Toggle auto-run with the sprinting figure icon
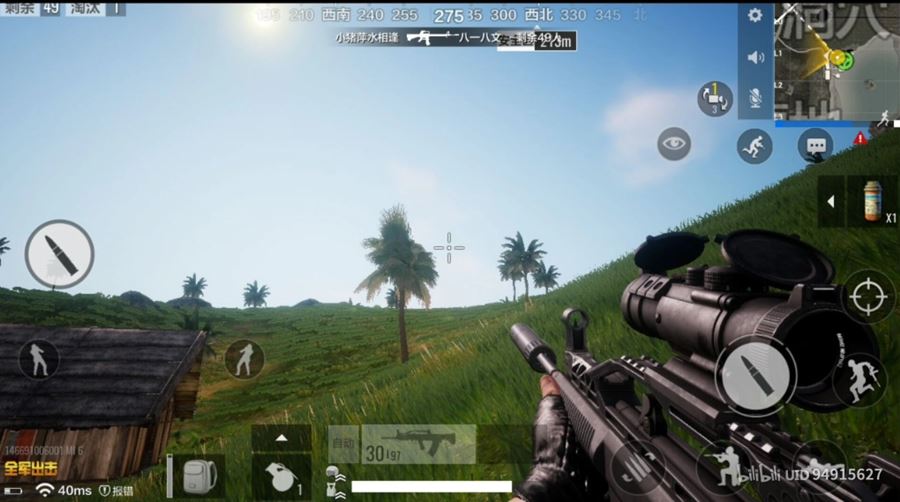900x502 pixels. tap(754, 147)
